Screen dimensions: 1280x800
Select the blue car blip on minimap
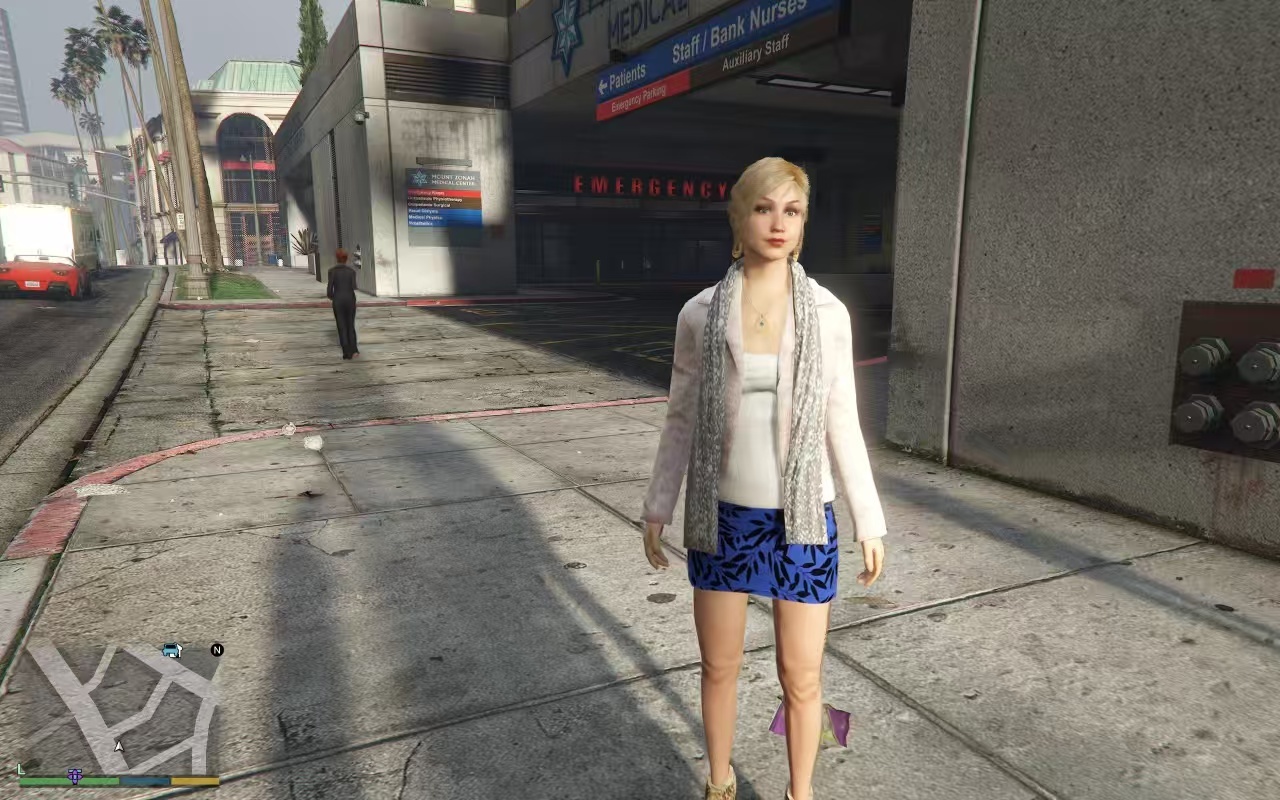[x=172, y=650]
